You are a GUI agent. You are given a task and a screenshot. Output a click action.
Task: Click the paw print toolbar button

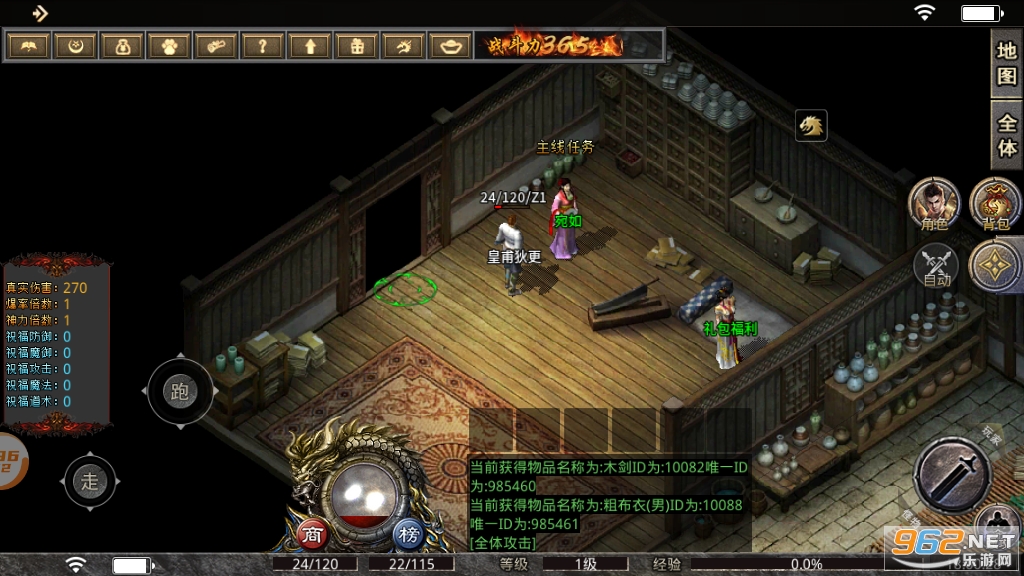point(169,46)
